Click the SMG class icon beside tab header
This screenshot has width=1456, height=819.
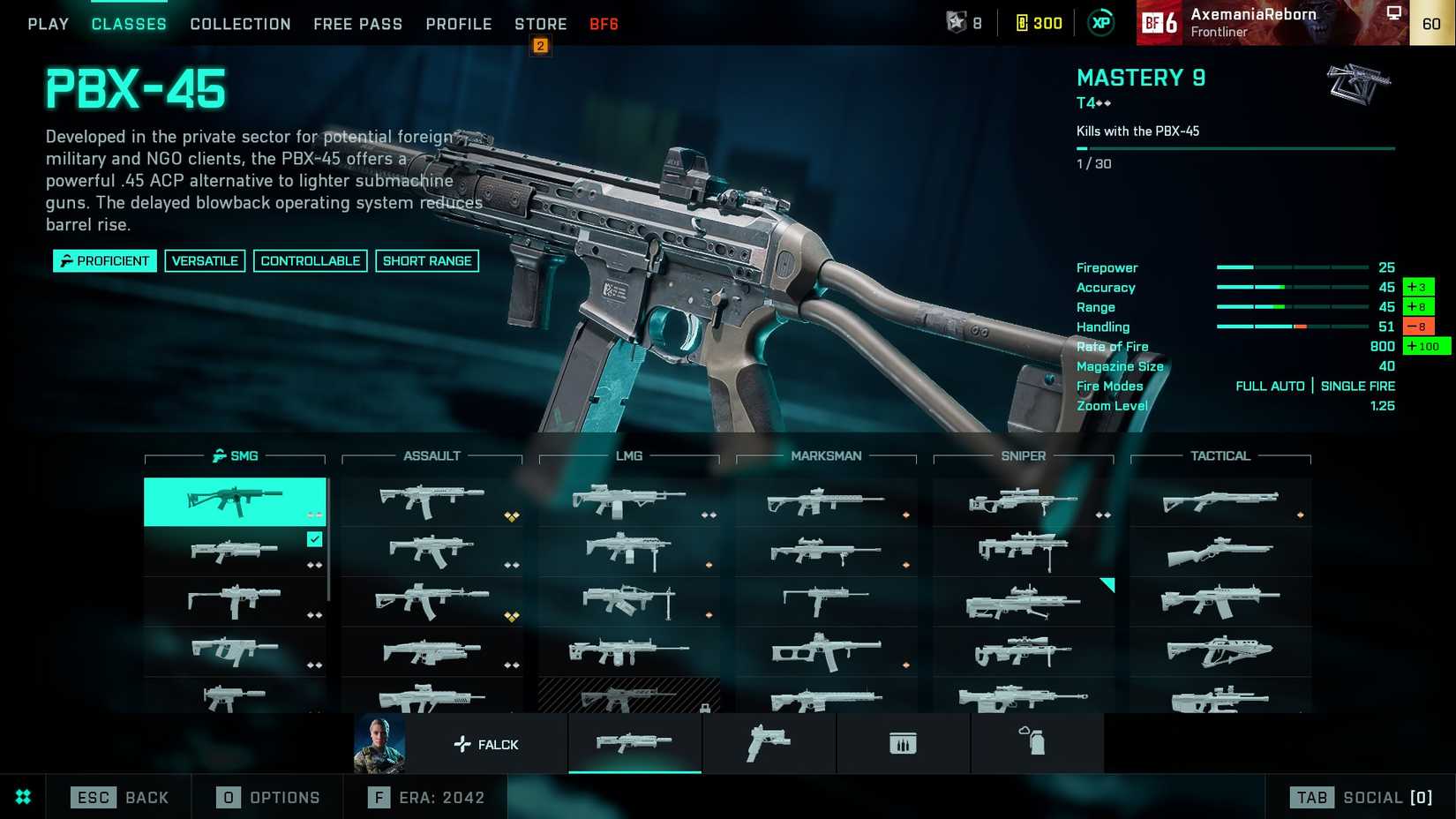pyautogui.click(x=219, y=456)
